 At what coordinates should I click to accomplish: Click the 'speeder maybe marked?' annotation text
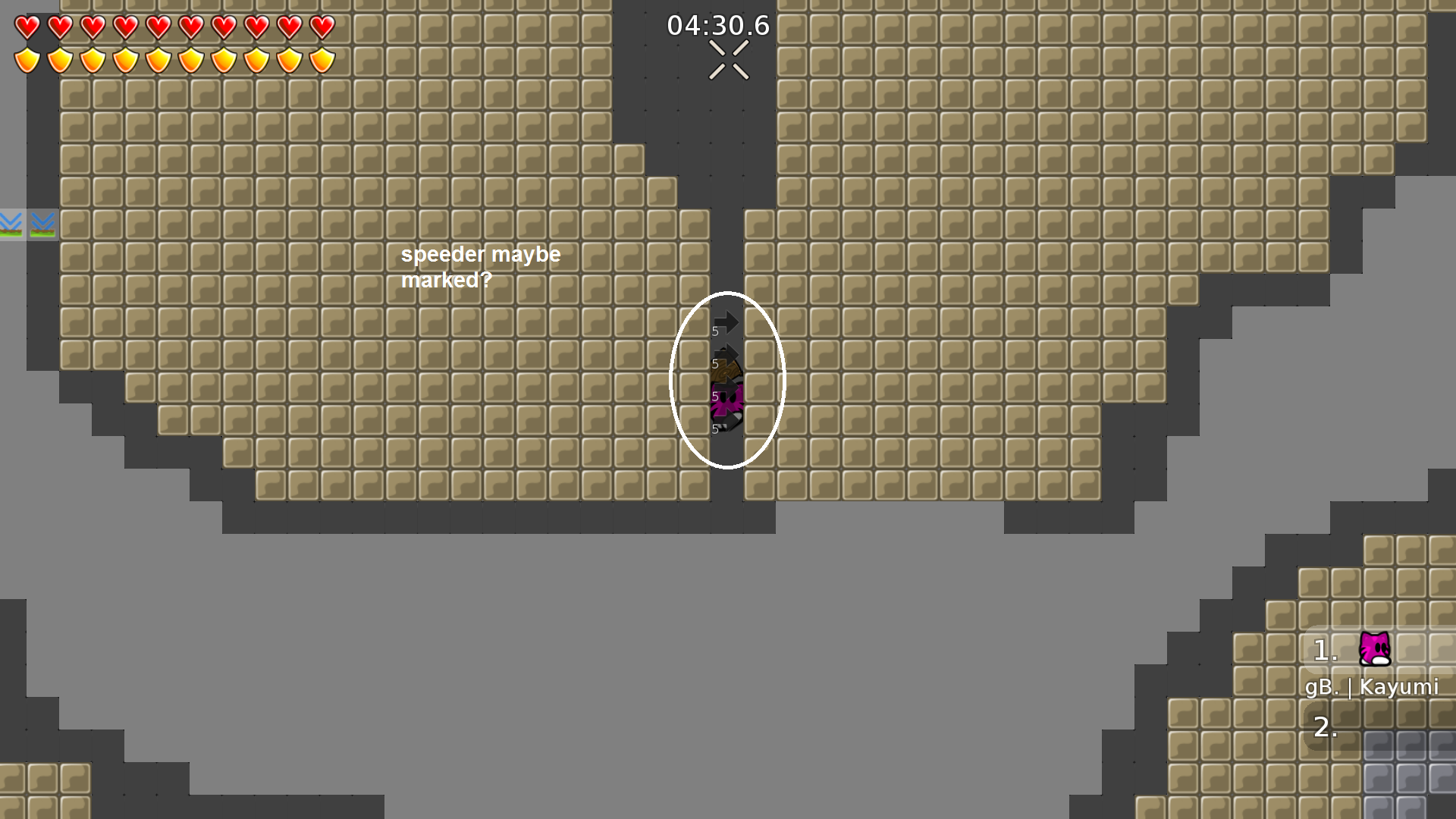pyautogui.click(x=481, y=267)
